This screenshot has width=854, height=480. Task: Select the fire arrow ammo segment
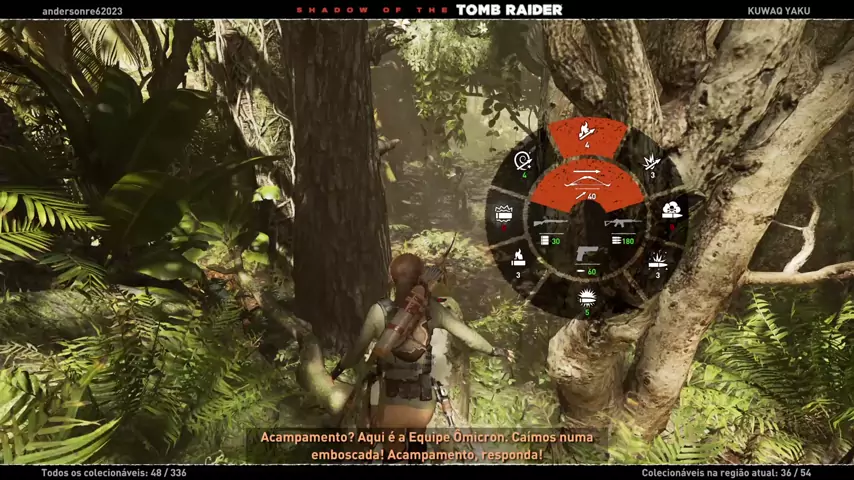click(587, 134)
